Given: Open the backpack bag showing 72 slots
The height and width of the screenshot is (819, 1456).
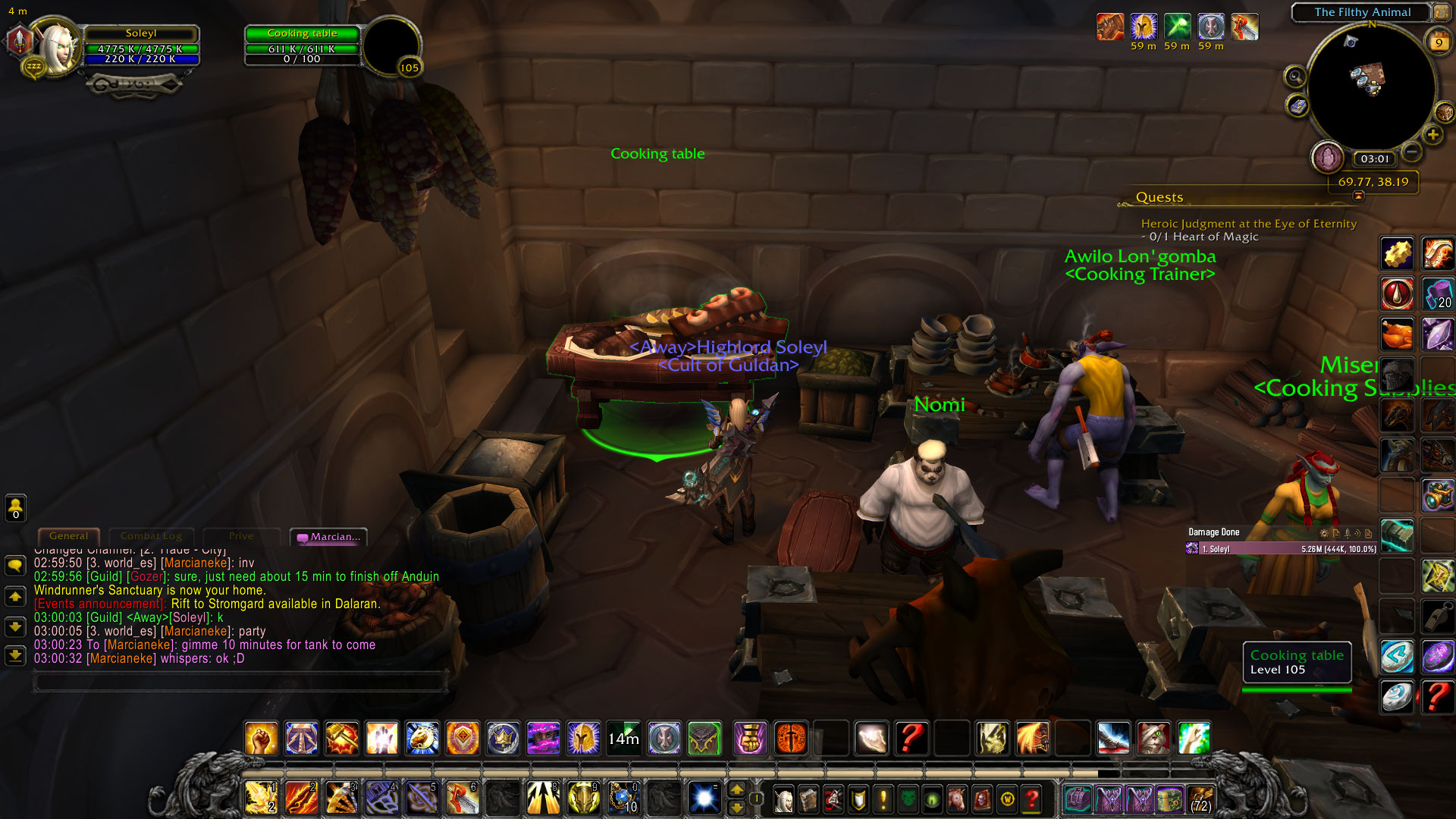Looking at the screenshot, I should [x=1200, y=799].
